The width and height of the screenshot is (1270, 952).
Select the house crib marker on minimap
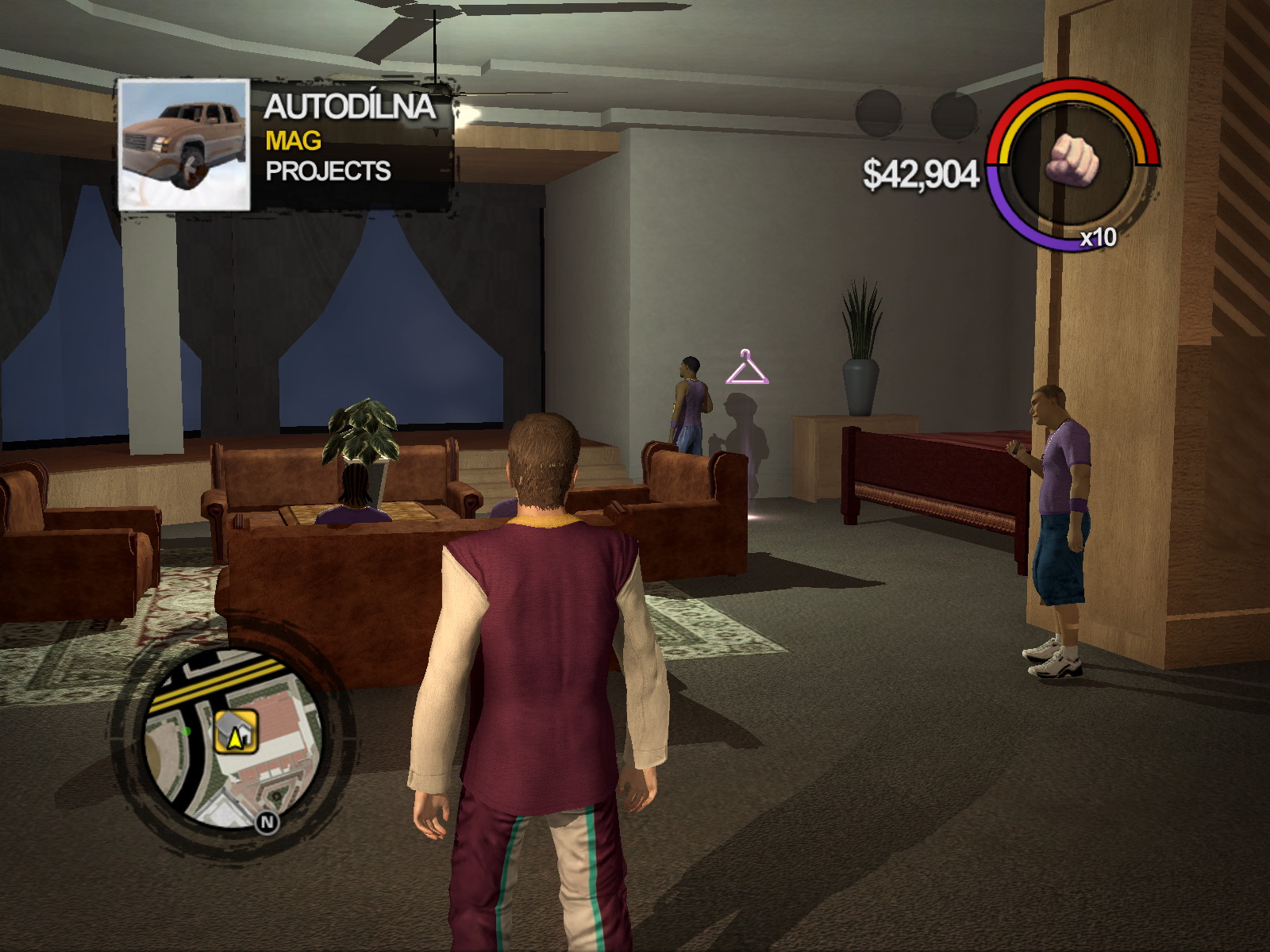click(x=236, y=731)
